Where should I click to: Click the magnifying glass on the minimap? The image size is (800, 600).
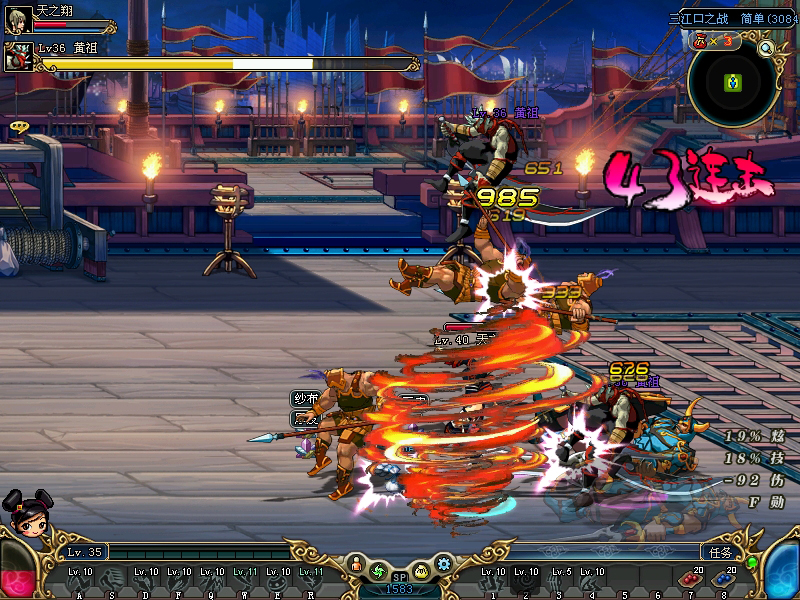767,47
